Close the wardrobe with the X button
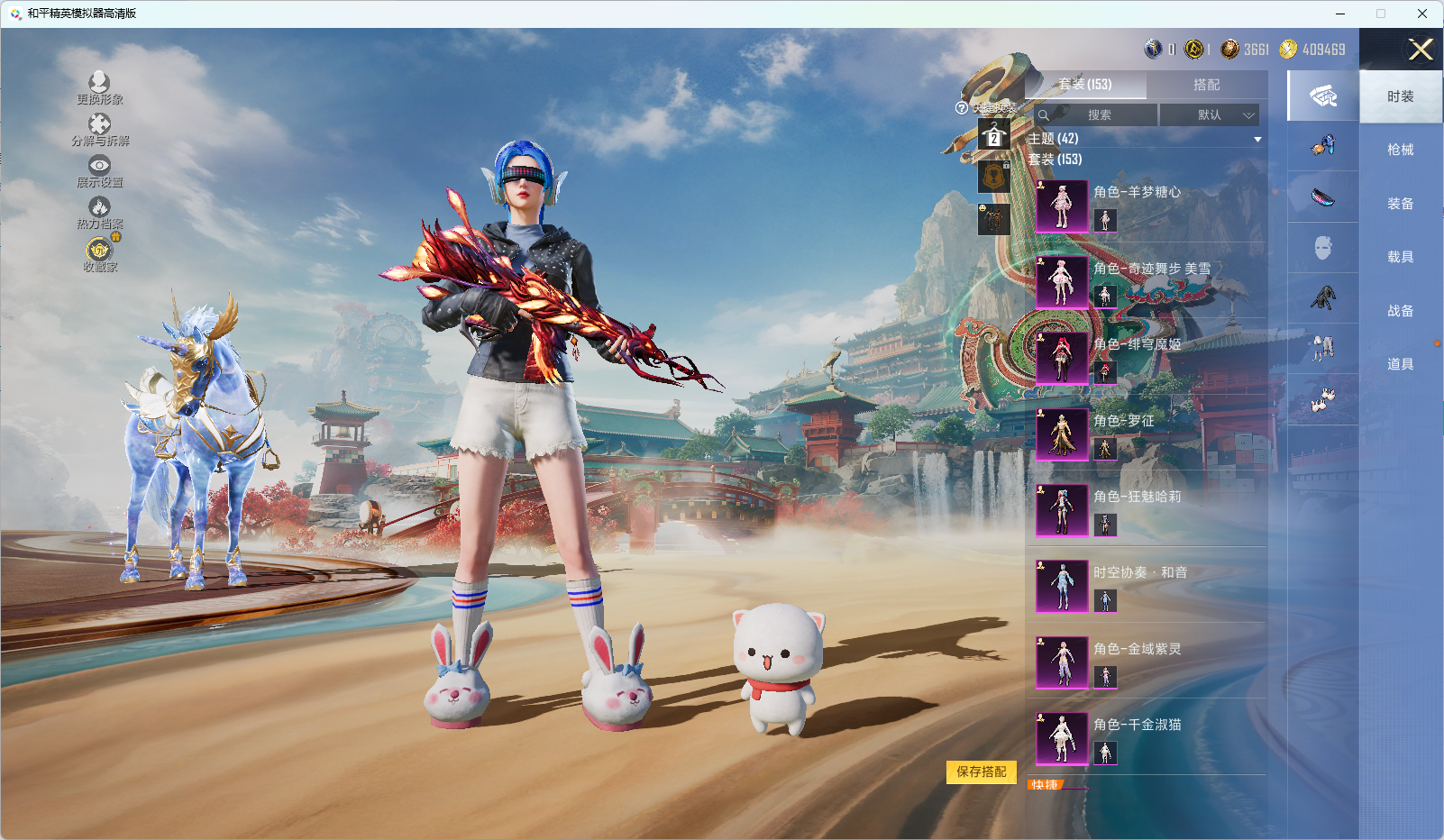Screen dimensions: 1444x840 (x=1421, y=50)
